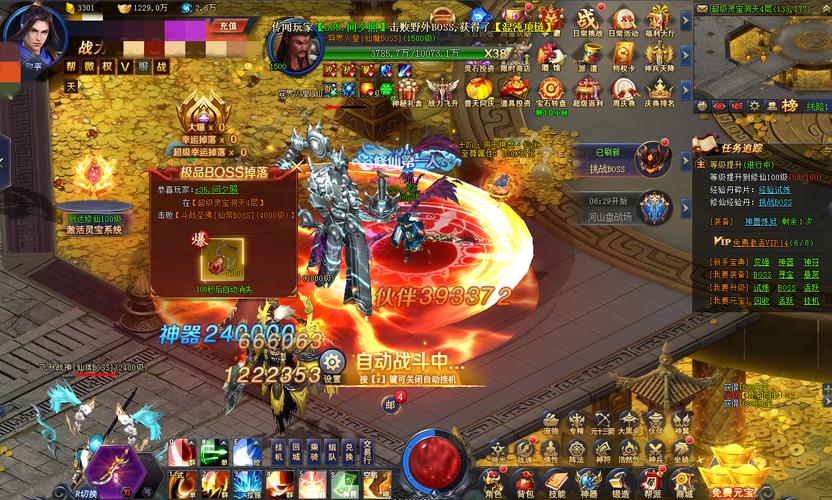
Task: Open the 锻造 forging menu
Action: 622,480
